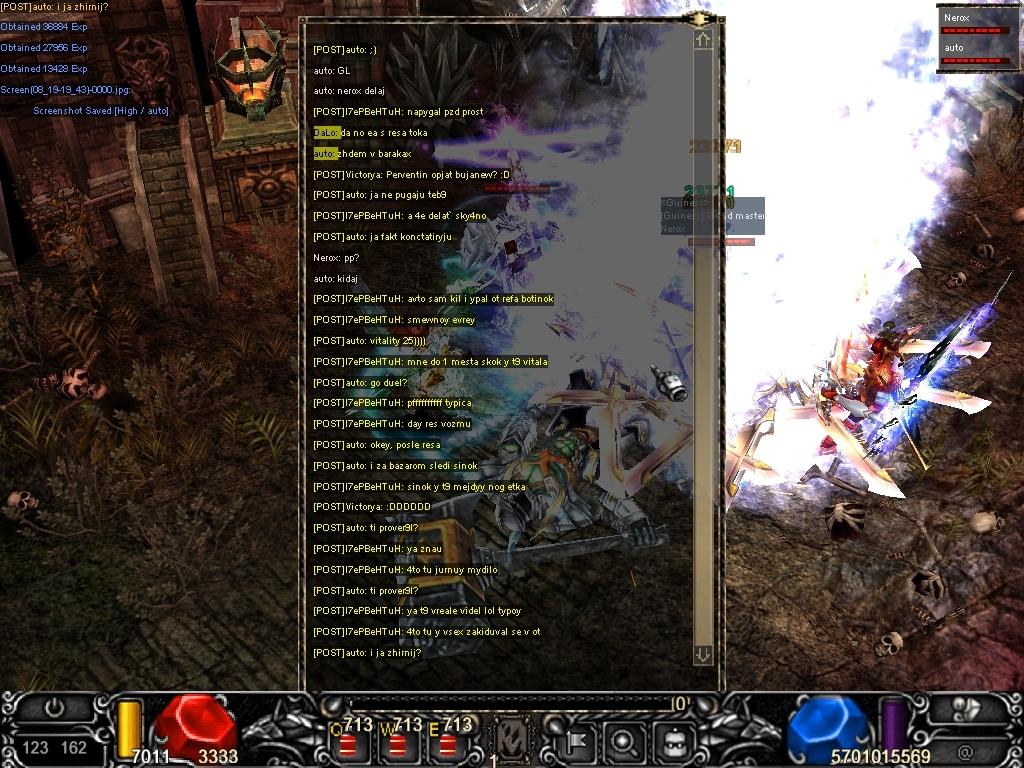
Task: Select party member auto in party list
Action: [x=973, y=53]
